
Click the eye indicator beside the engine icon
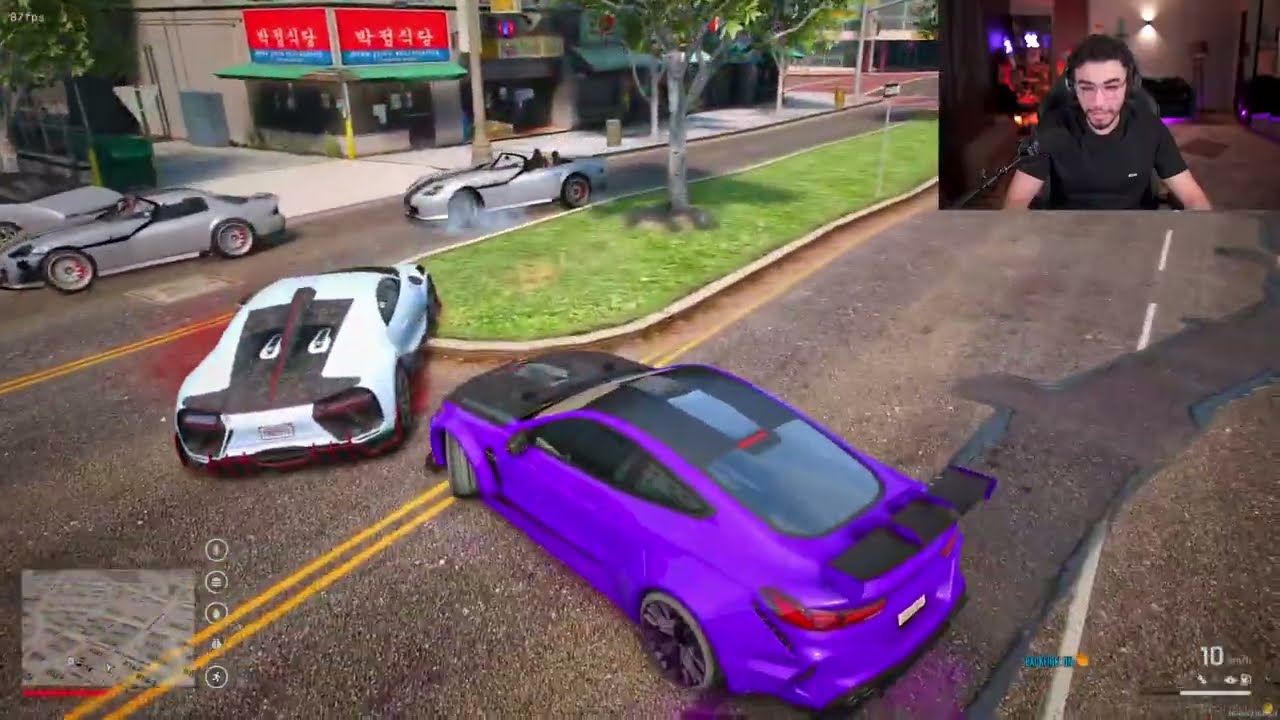pyautogui.click(x=1230, y=679)
